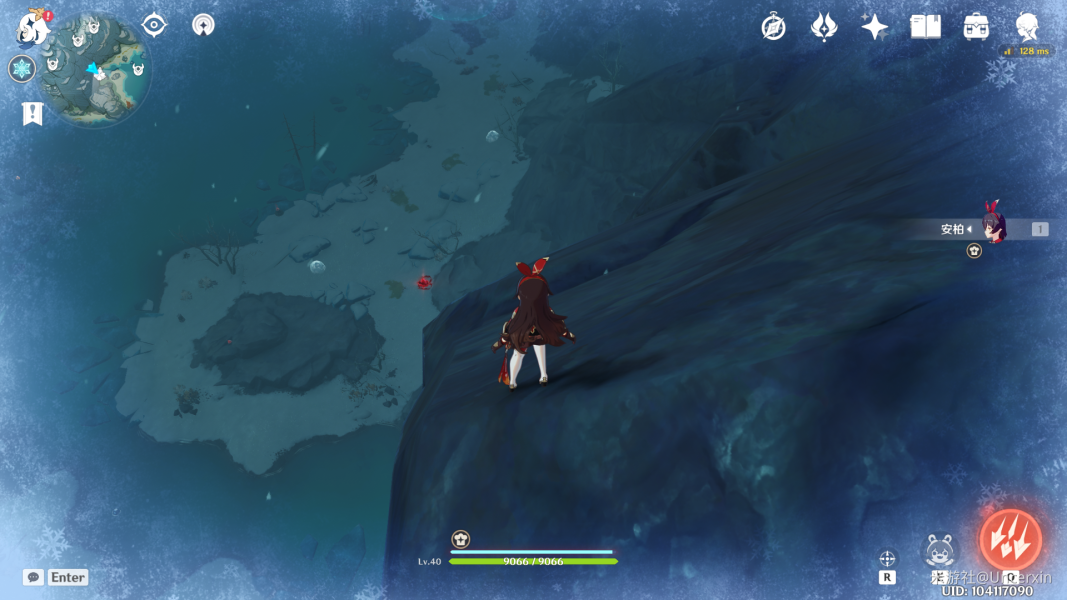The image size is (1067, 600).
Task: Open the compass icon in the top bar
Action: pyautogui.click(x=773, y=27)
